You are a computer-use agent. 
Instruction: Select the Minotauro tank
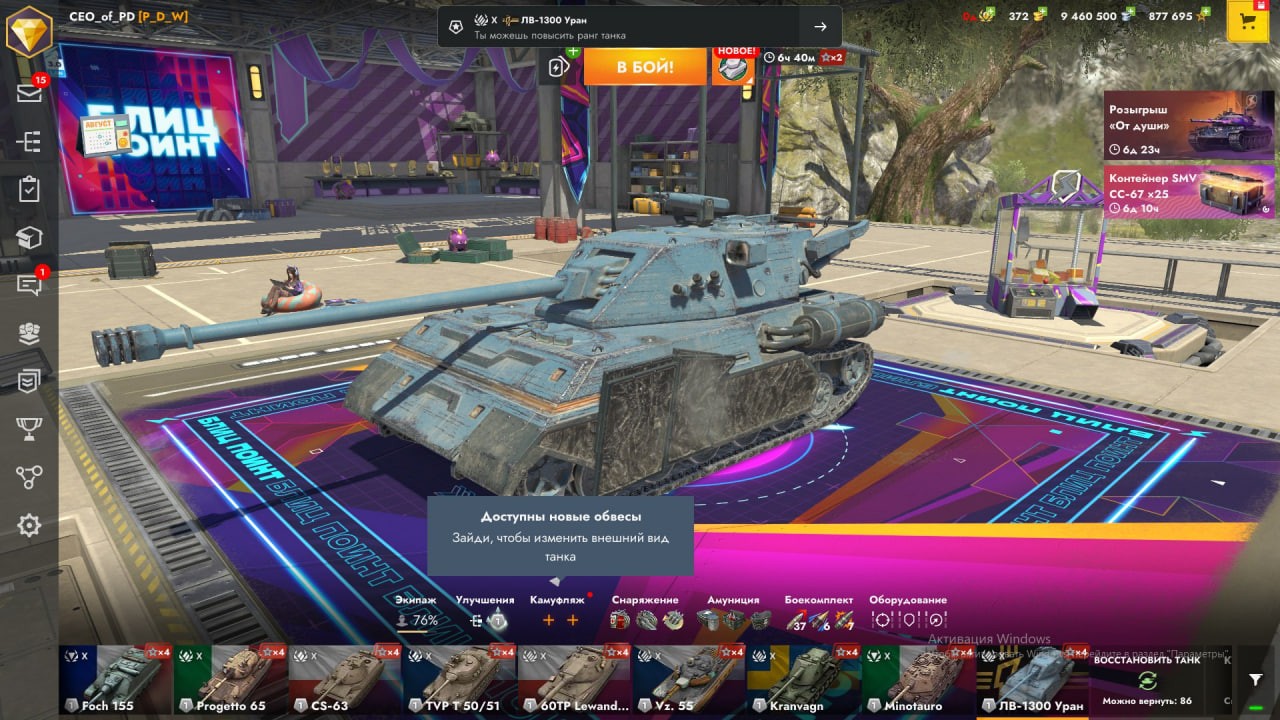point(918,680)
